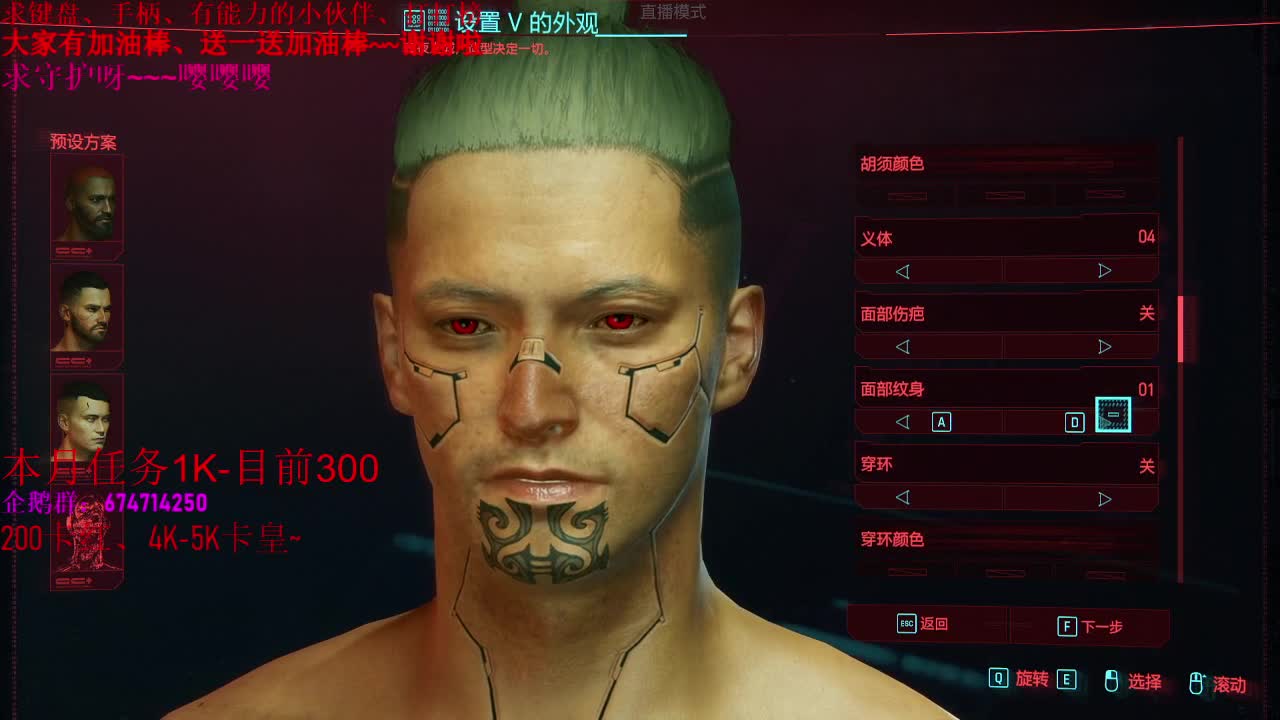1280x720 pixels.
Task: Click the mouse icon beside 选择
Action: (x=1112, y=681)
